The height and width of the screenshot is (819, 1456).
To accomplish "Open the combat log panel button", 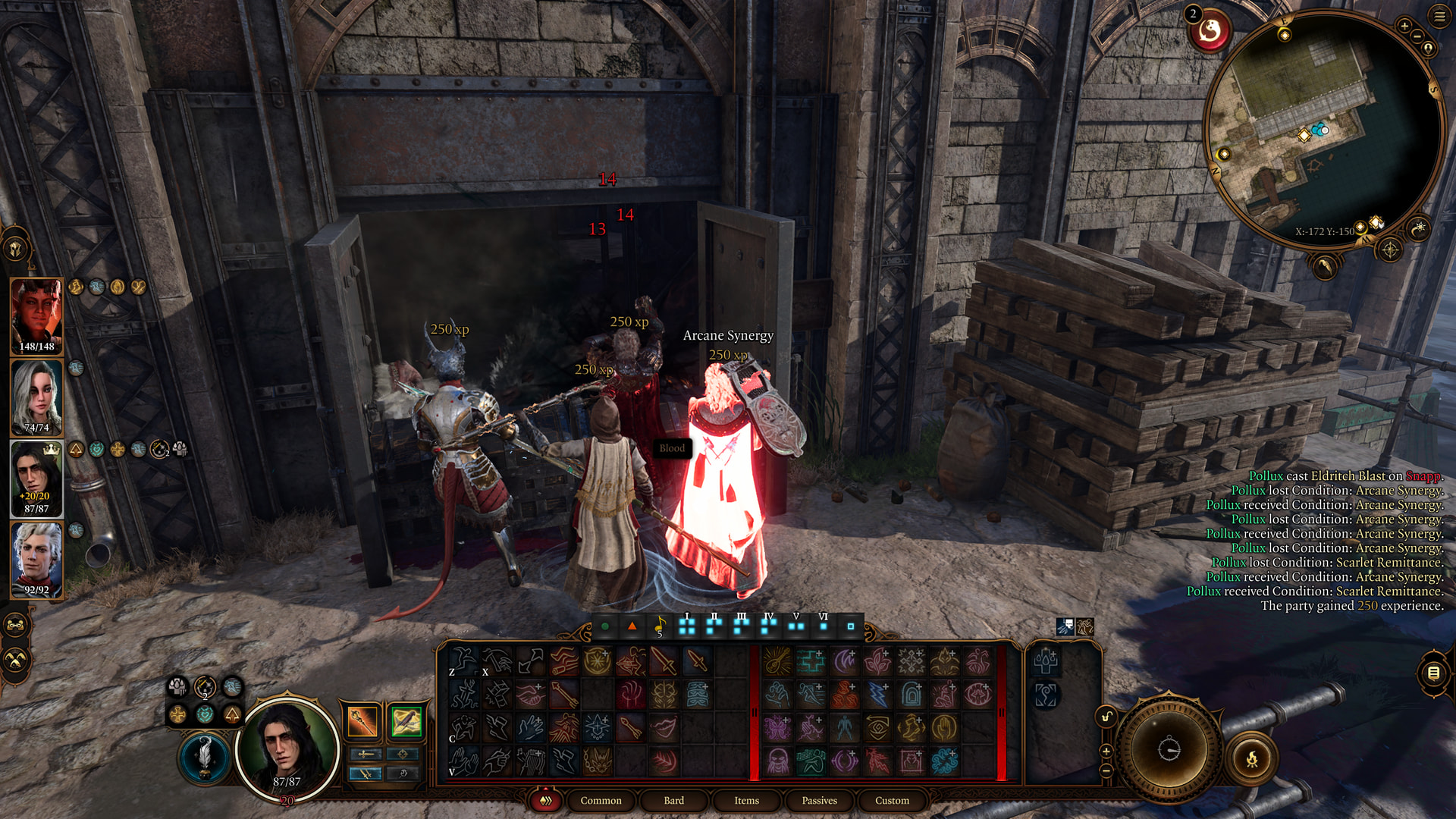I will point(1433,673).
